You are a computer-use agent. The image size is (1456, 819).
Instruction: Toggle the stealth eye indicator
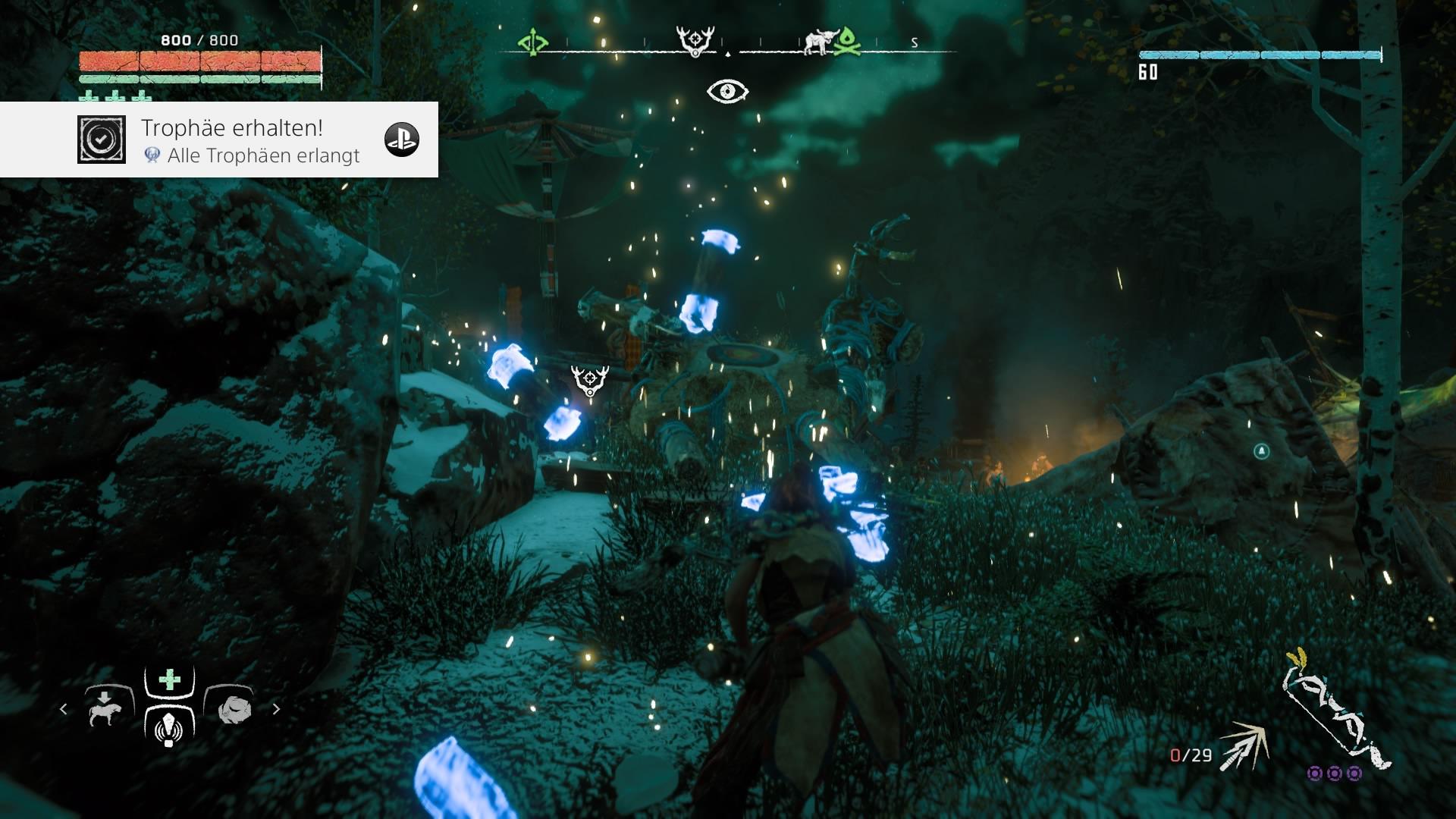(727, 92)
